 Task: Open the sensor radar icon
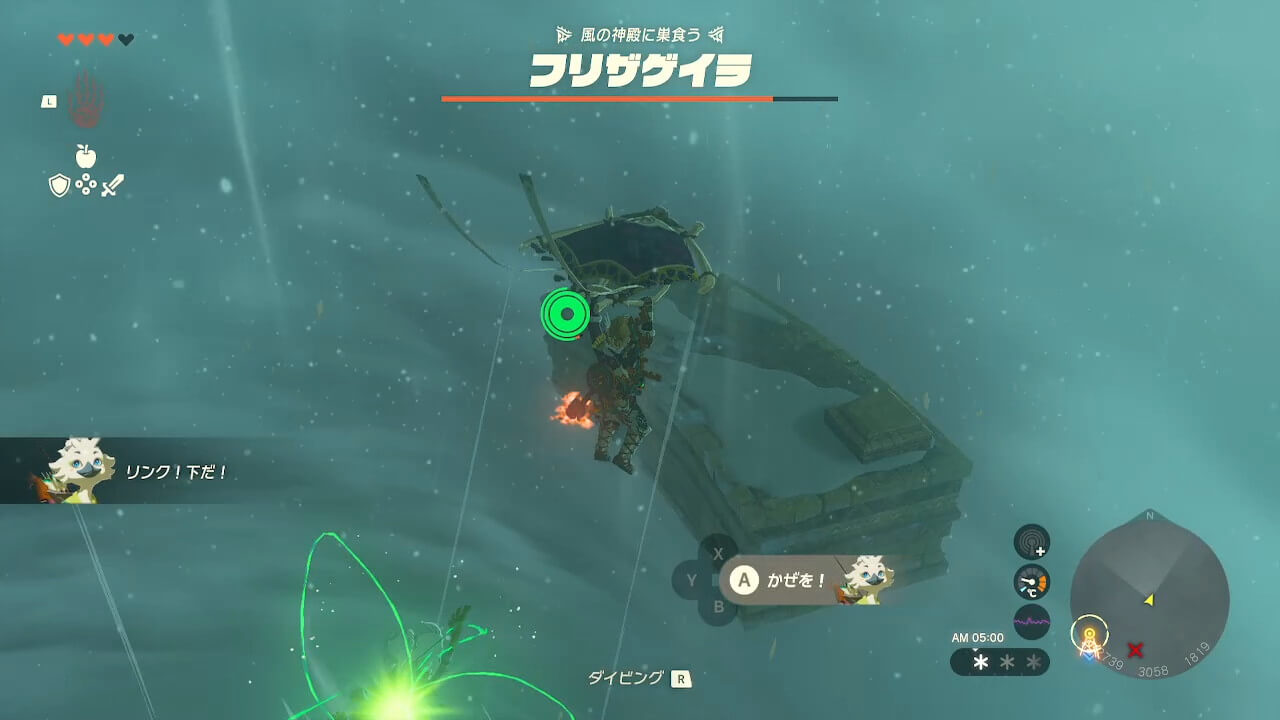(1031, 542)
